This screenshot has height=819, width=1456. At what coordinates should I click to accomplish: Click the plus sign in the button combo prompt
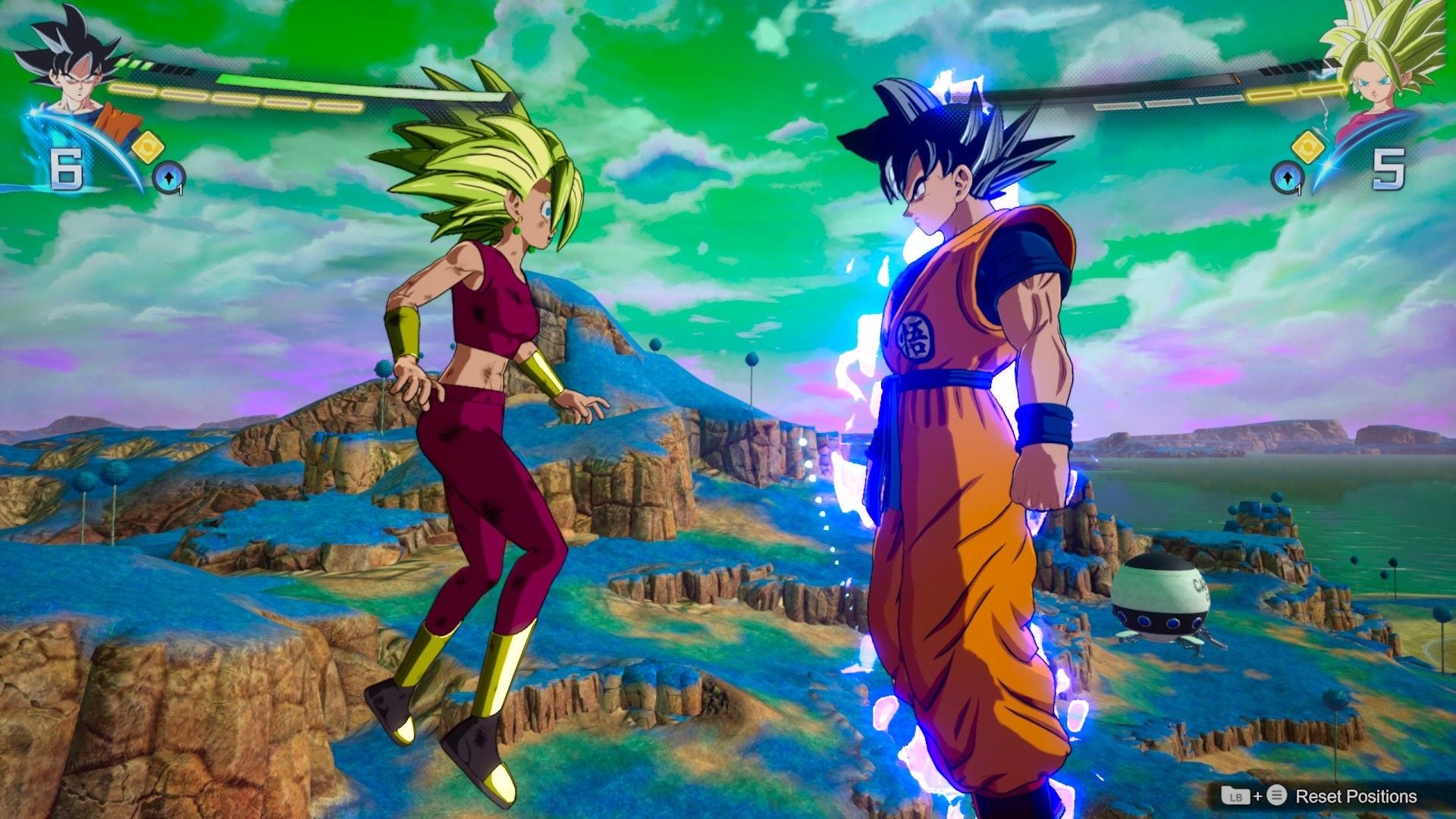(x=1258, y=796)
